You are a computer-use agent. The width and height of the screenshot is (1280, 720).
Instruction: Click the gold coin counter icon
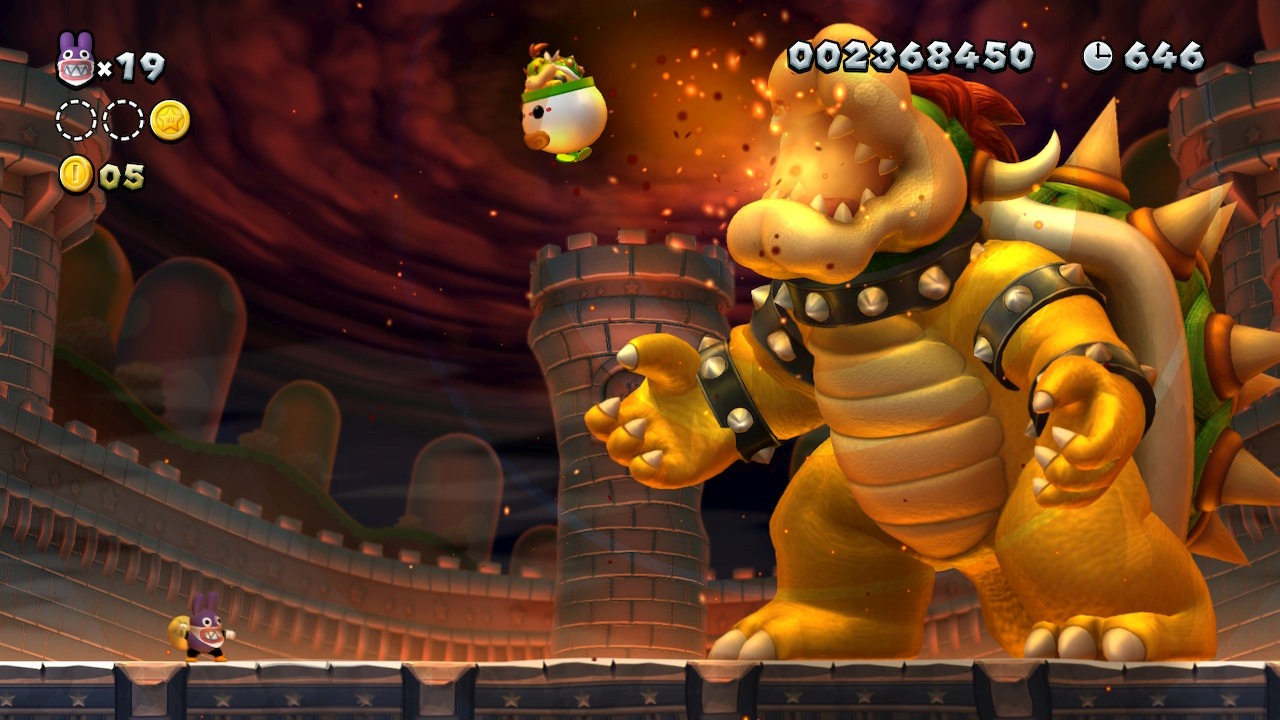click(76, 174)
